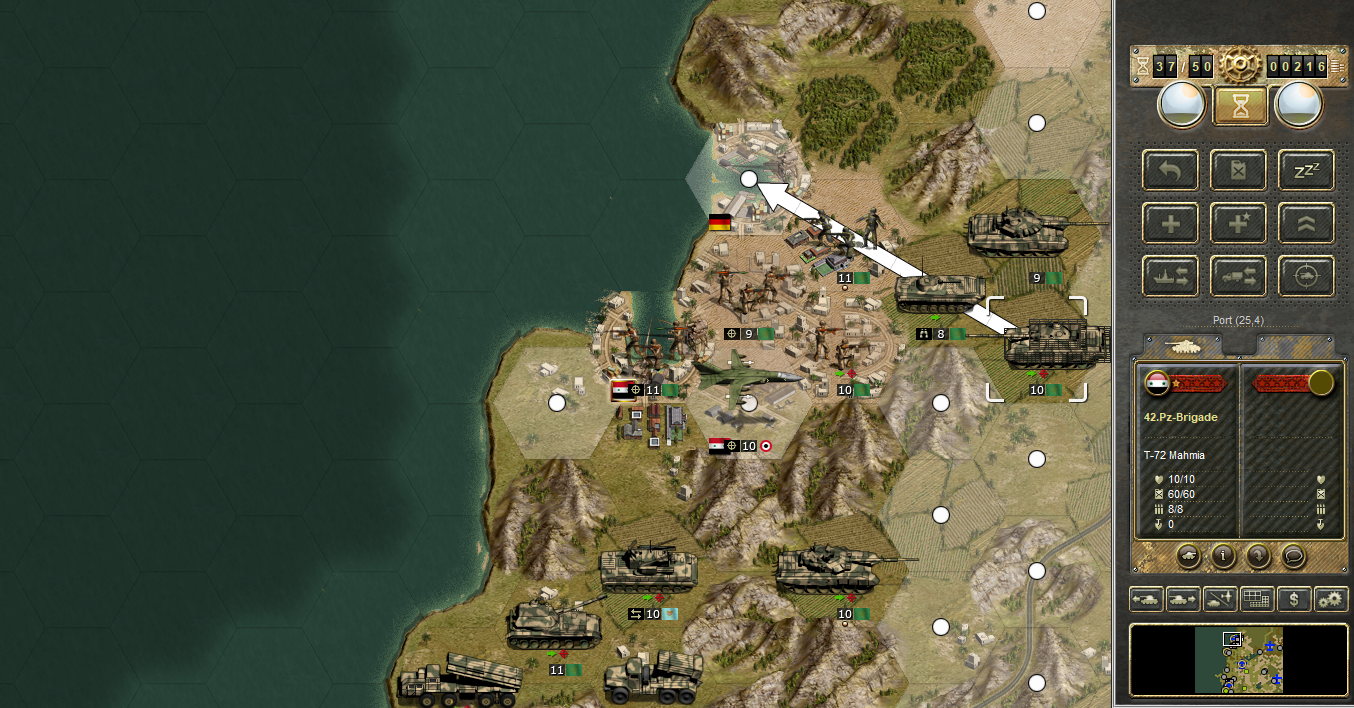Click the minimap
Viewport: 1354px width, 708px height.
[x=1238, y=659]
